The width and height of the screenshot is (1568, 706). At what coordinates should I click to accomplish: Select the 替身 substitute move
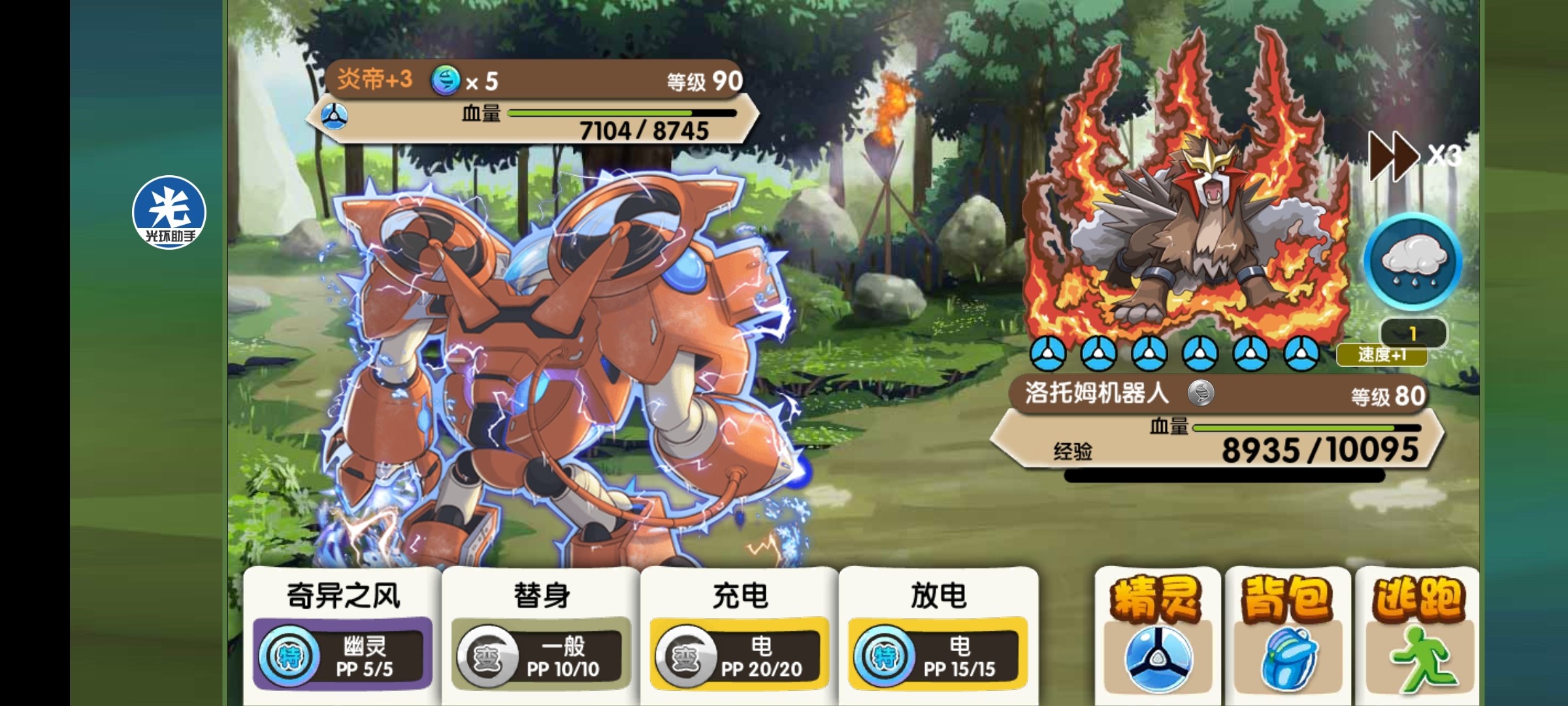point(541,634)
